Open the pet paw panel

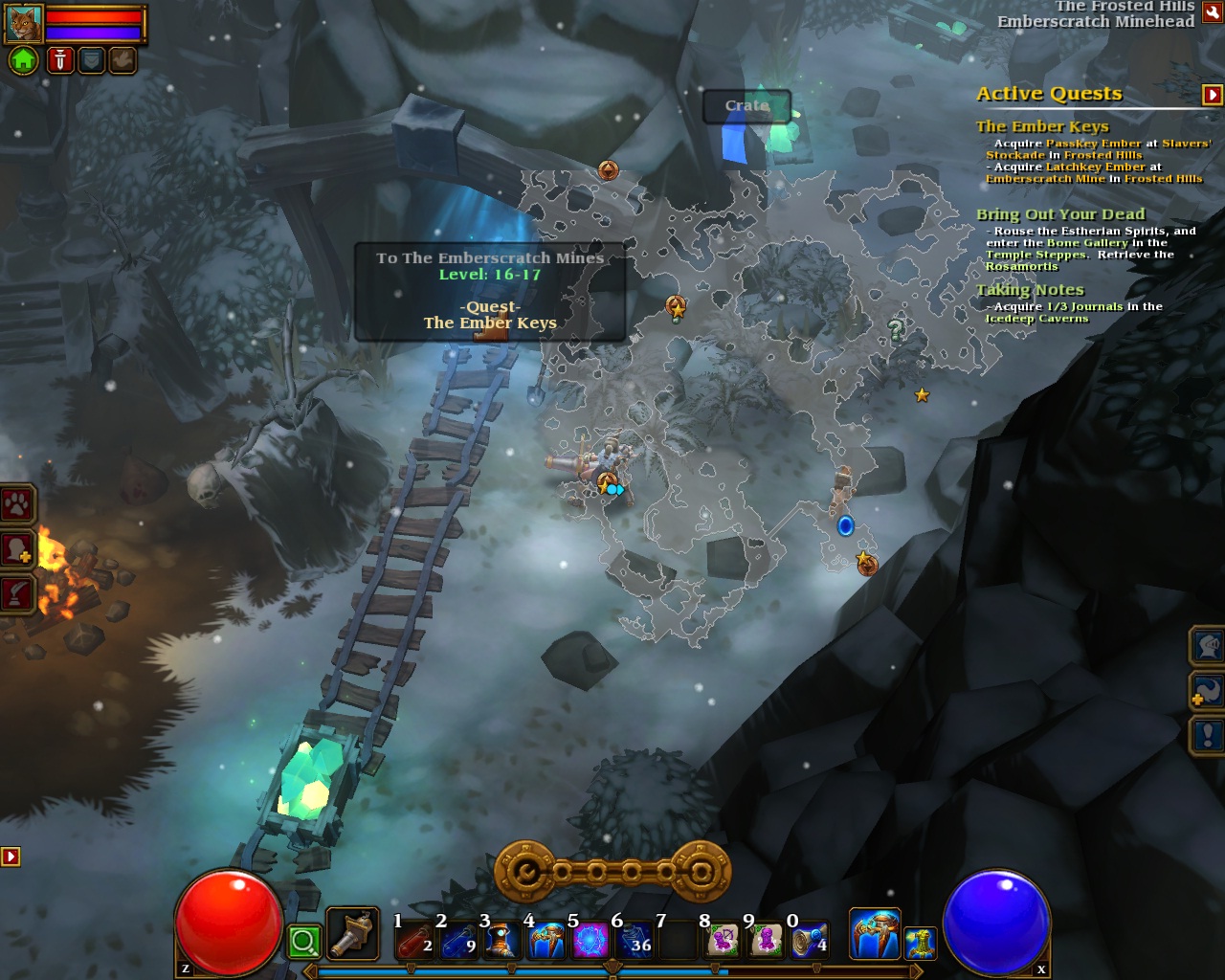pos(17,504)
